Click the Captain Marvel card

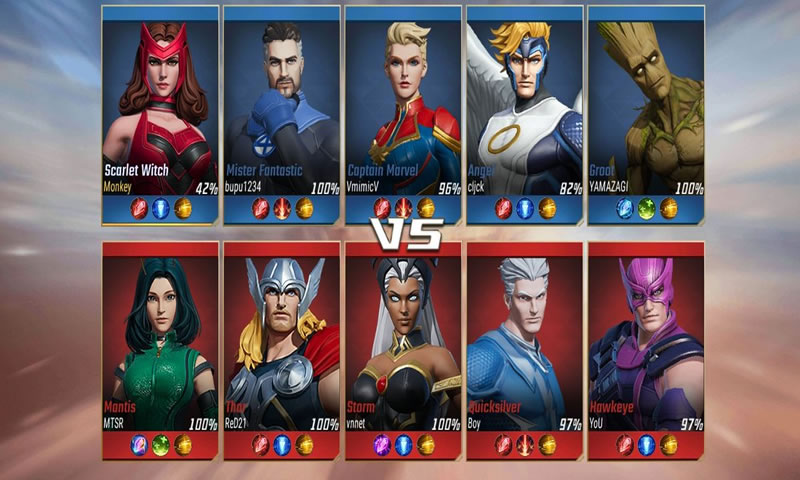tap(404, 110)
